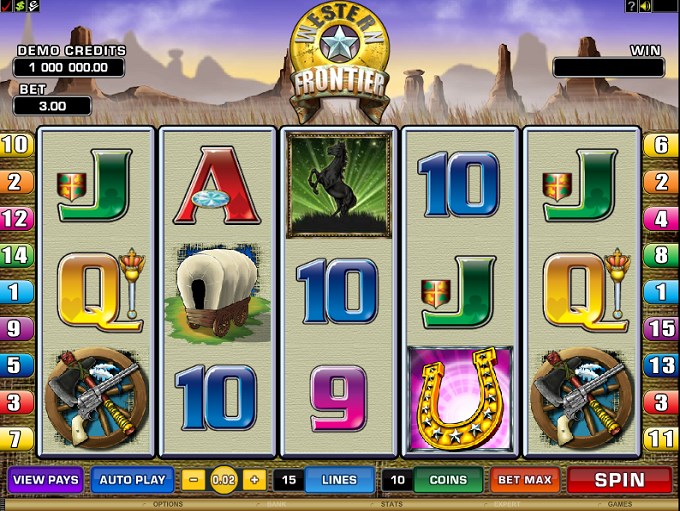The height and width of the screenshot is (511, 680).
Task: Select payline marker 14
Action: (x=16, y=255)
